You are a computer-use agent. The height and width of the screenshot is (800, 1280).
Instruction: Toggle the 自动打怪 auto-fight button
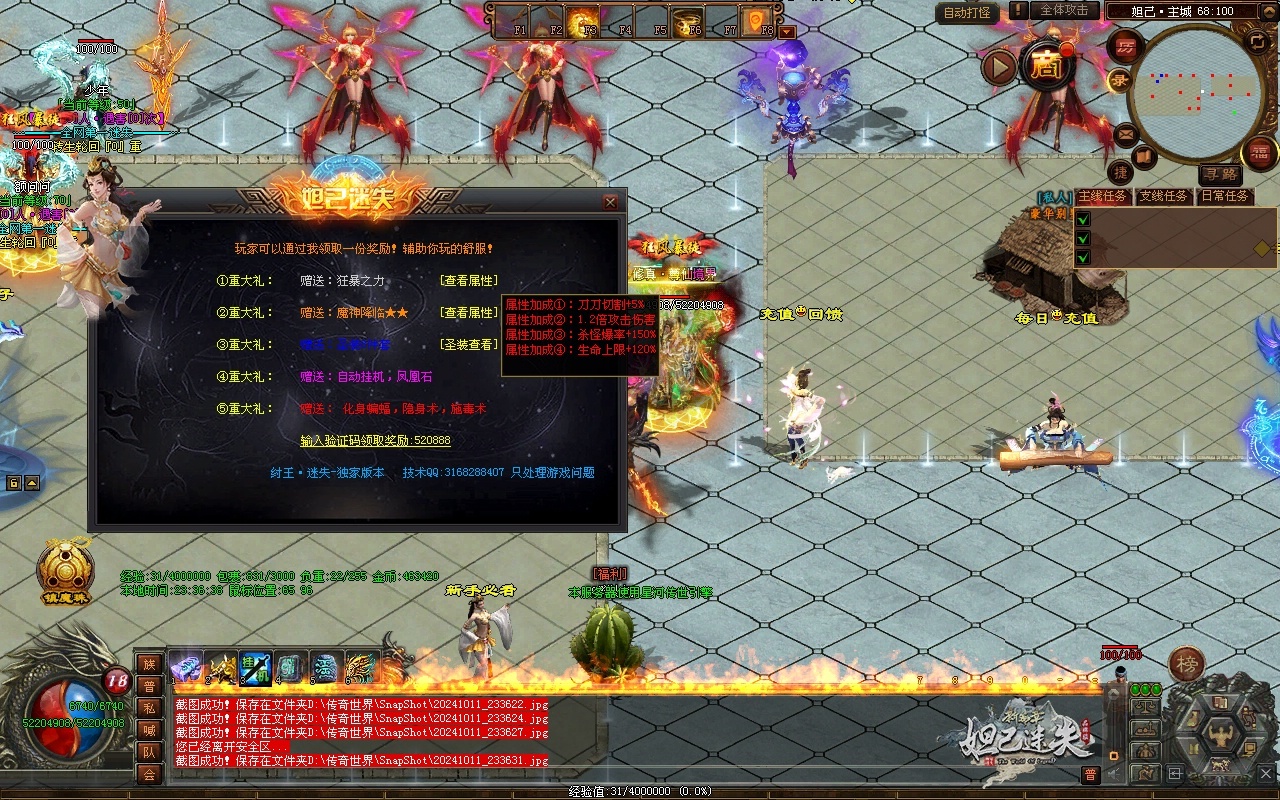click(967, 12)
